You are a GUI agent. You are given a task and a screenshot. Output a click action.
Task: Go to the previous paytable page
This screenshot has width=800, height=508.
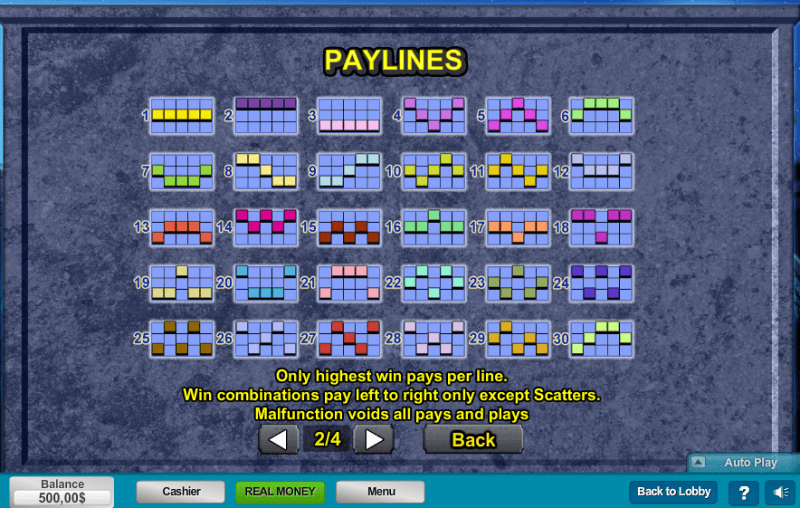[279, 439]
